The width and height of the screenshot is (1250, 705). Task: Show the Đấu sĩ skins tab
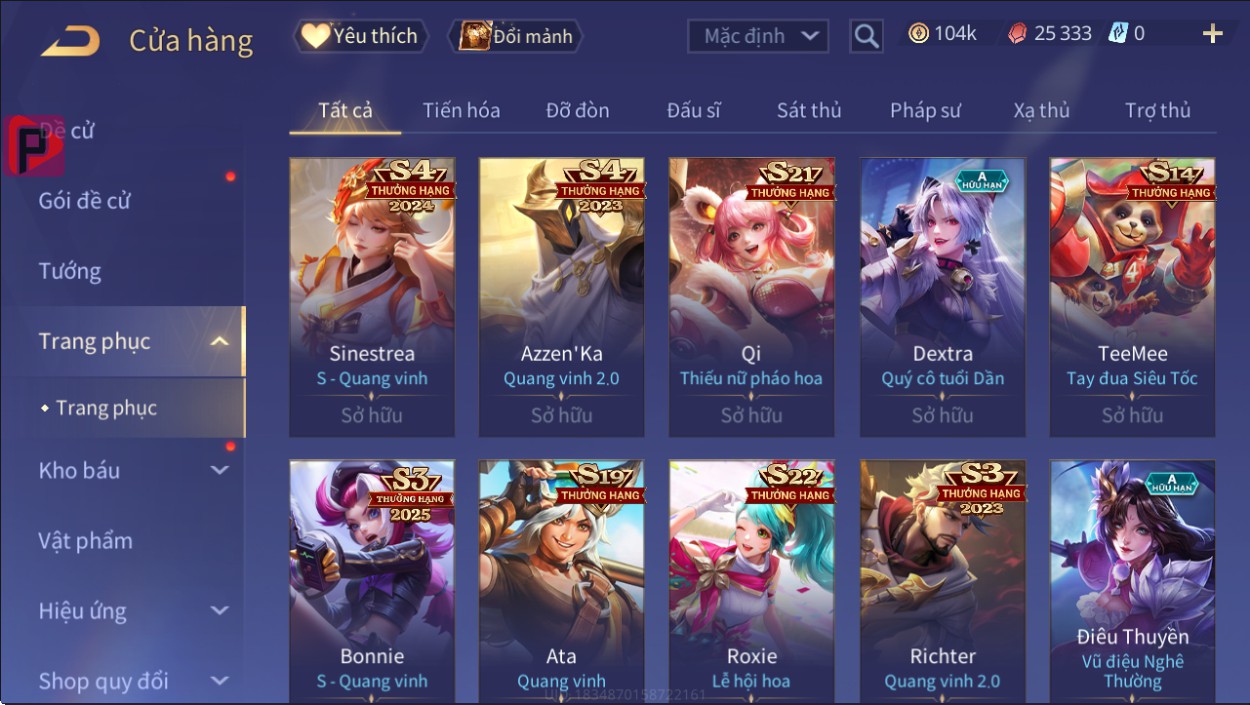pyautogui.click(x=693, y=111)
